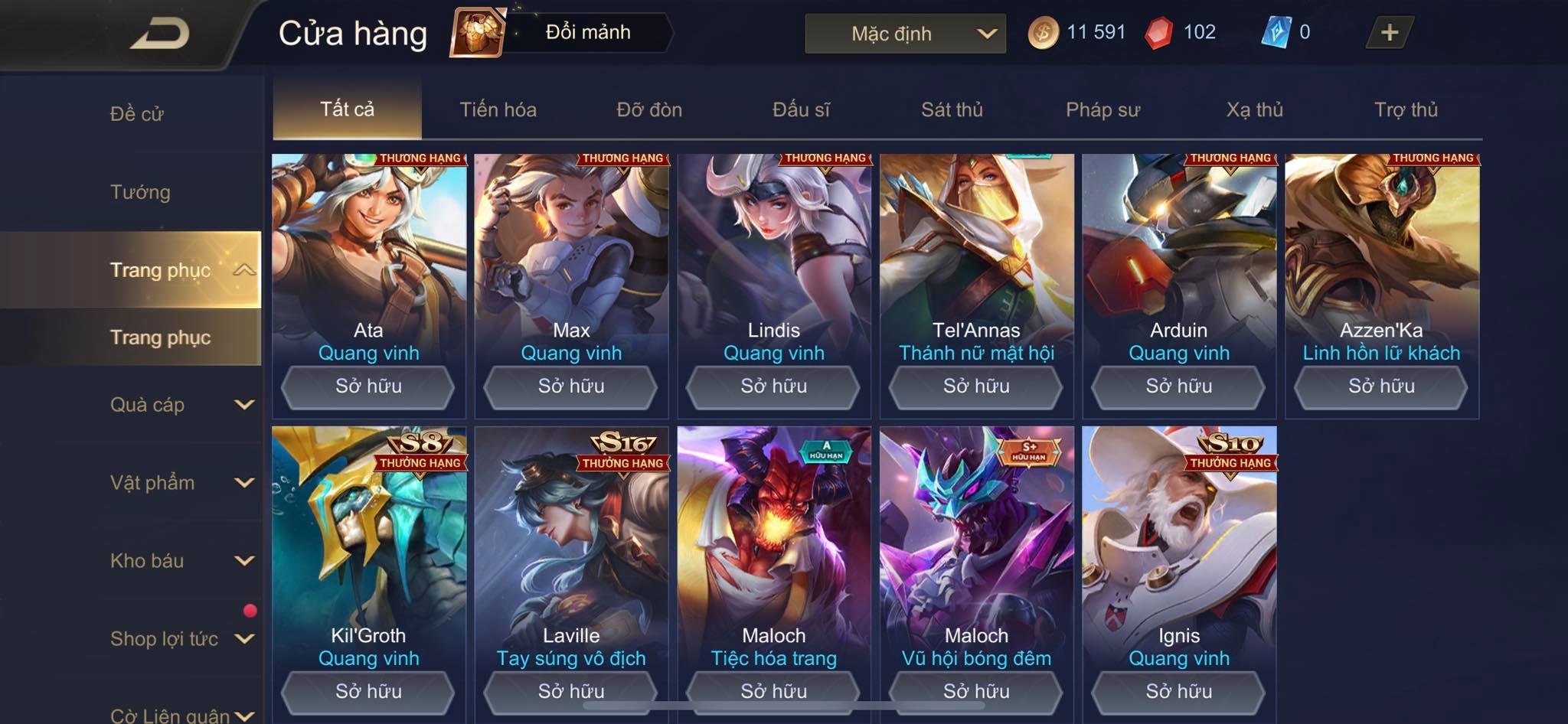Screen dimensions: 1568x724
Task: Open the Đề cử menu entry
Action: tap(137, 114)
